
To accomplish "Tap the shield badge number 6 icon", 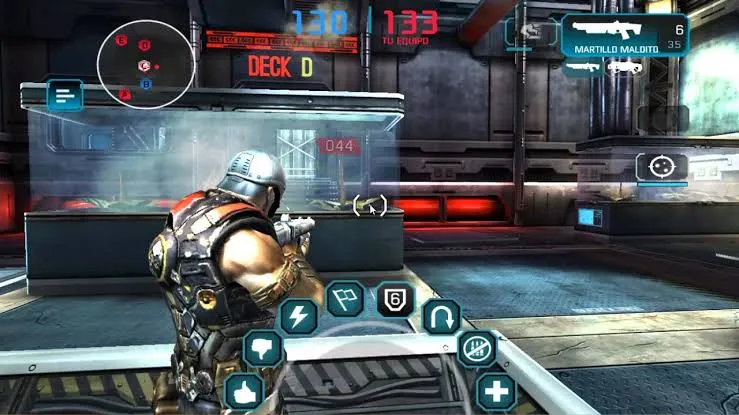I will coord(395,299).
